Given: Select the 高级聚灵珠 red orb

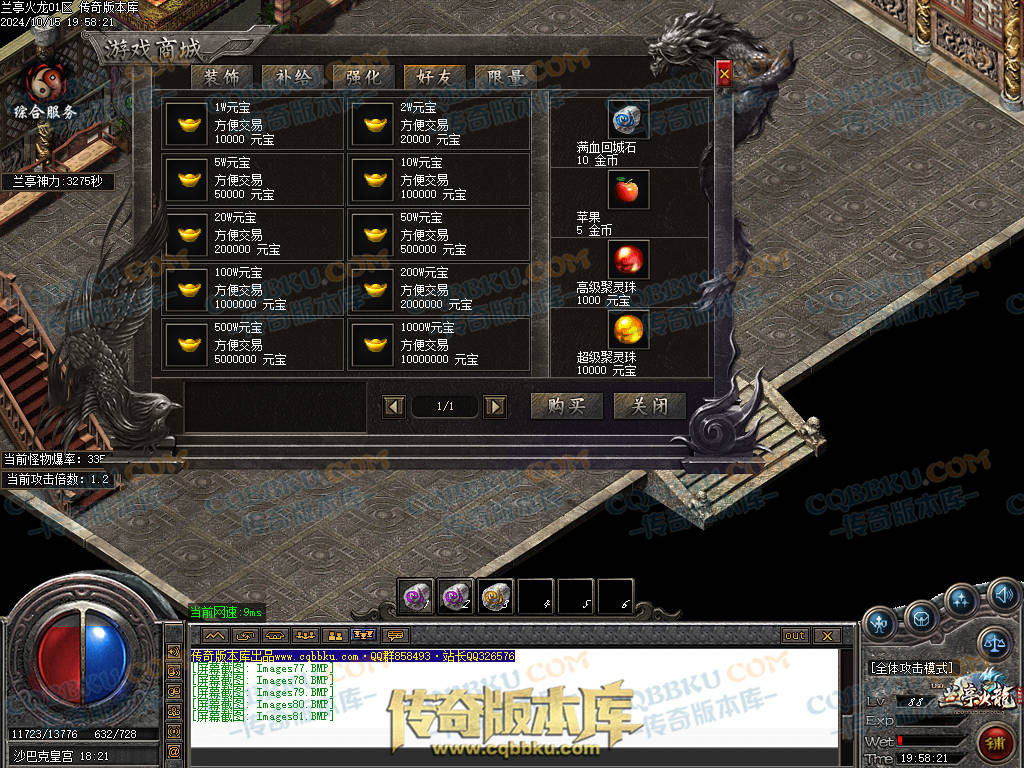Looking at the screenshot, I should click(x=628, y=260).
